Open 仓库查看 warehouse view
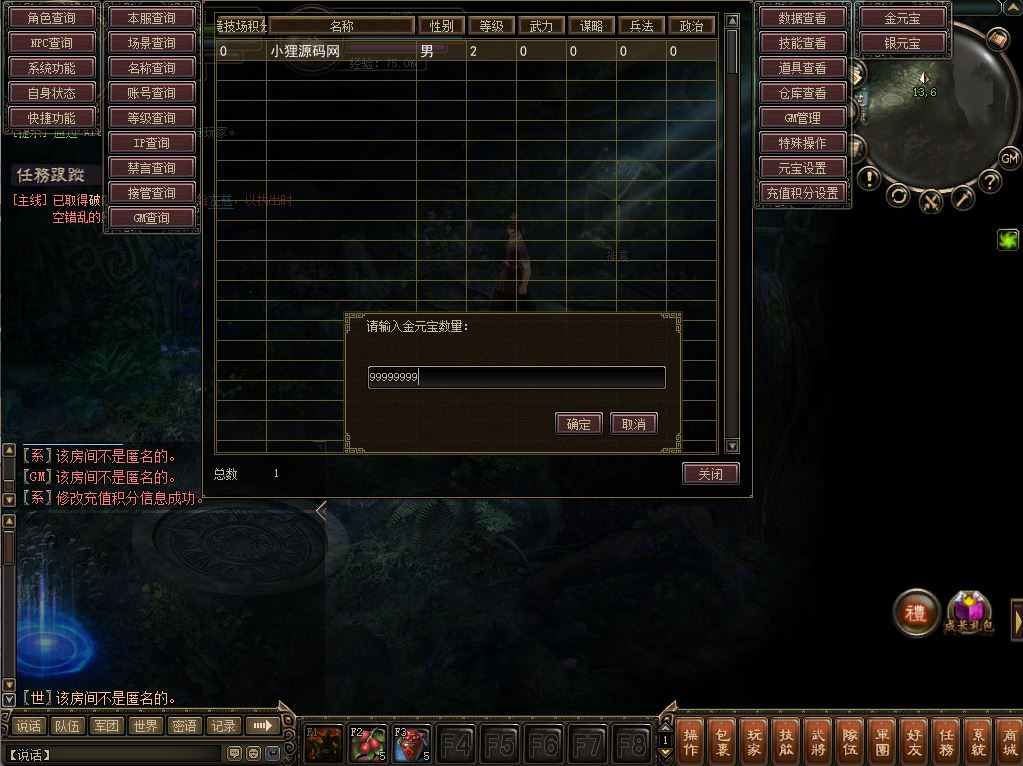Viewport: 1023px width, 766px height. 802,93
